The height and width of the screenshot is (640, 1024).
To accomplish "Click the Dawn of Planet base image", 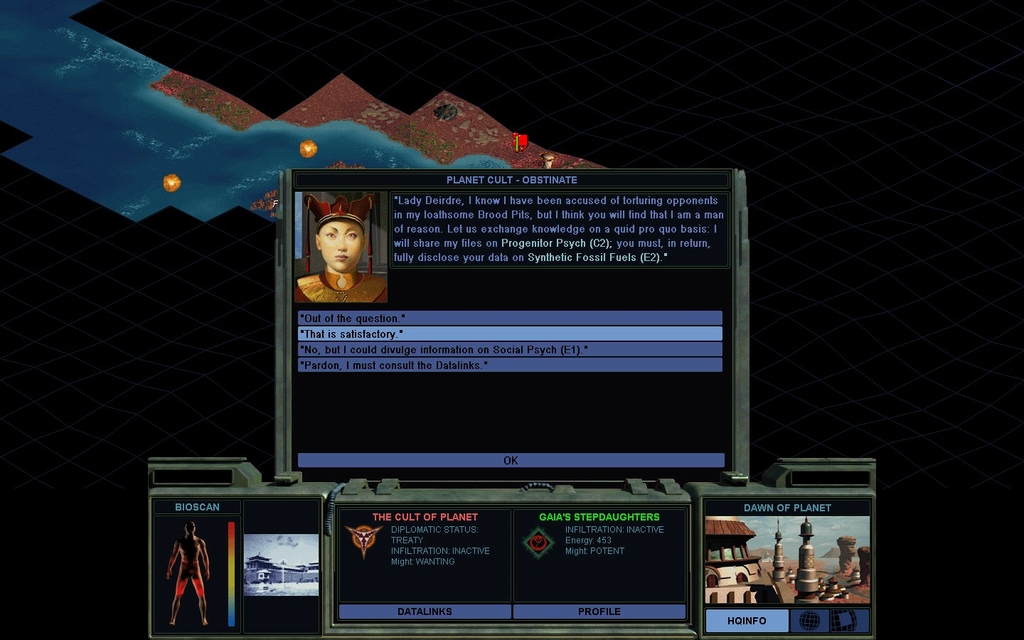I will click(786, 559).
